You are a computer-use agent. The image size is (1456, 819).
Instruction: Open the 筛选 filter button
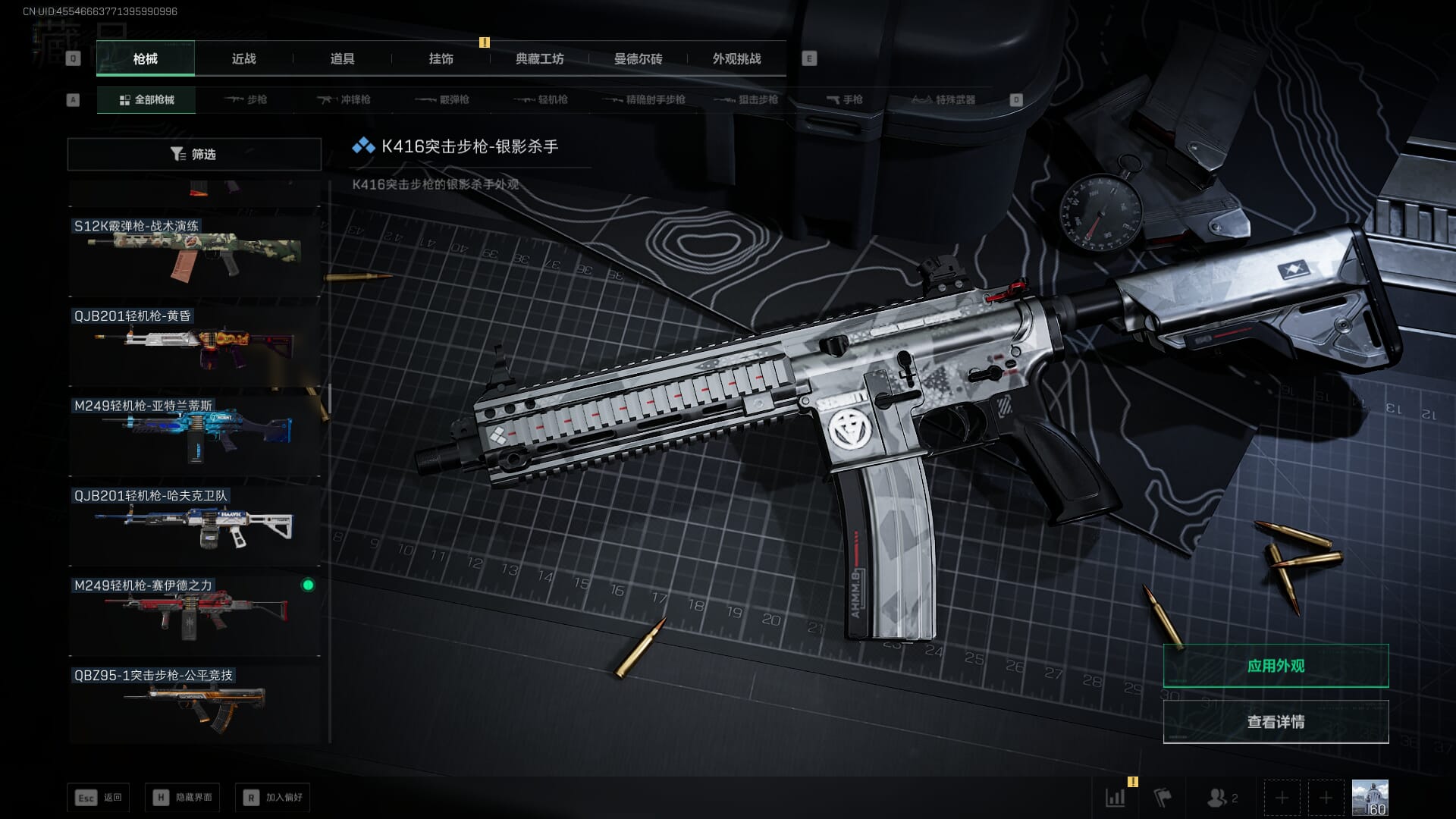(194, 154)
